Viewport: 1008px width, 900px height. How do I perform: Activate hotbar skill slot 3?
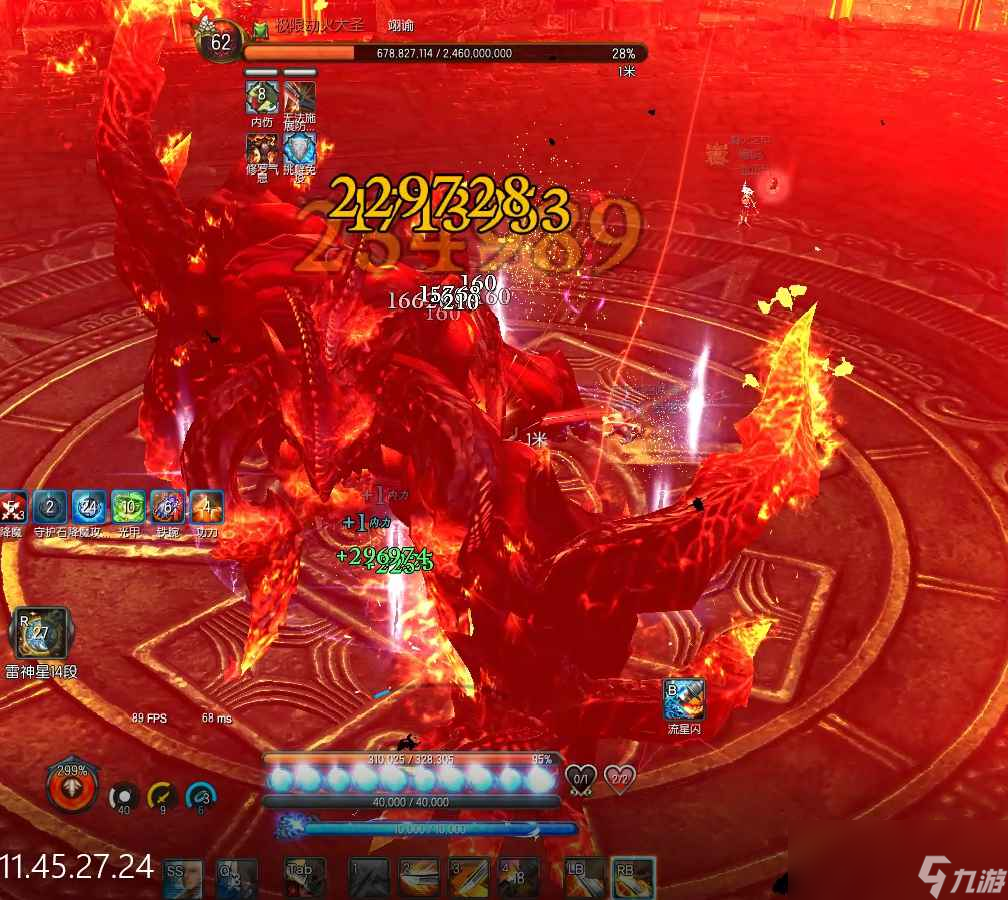coord(468,878)
